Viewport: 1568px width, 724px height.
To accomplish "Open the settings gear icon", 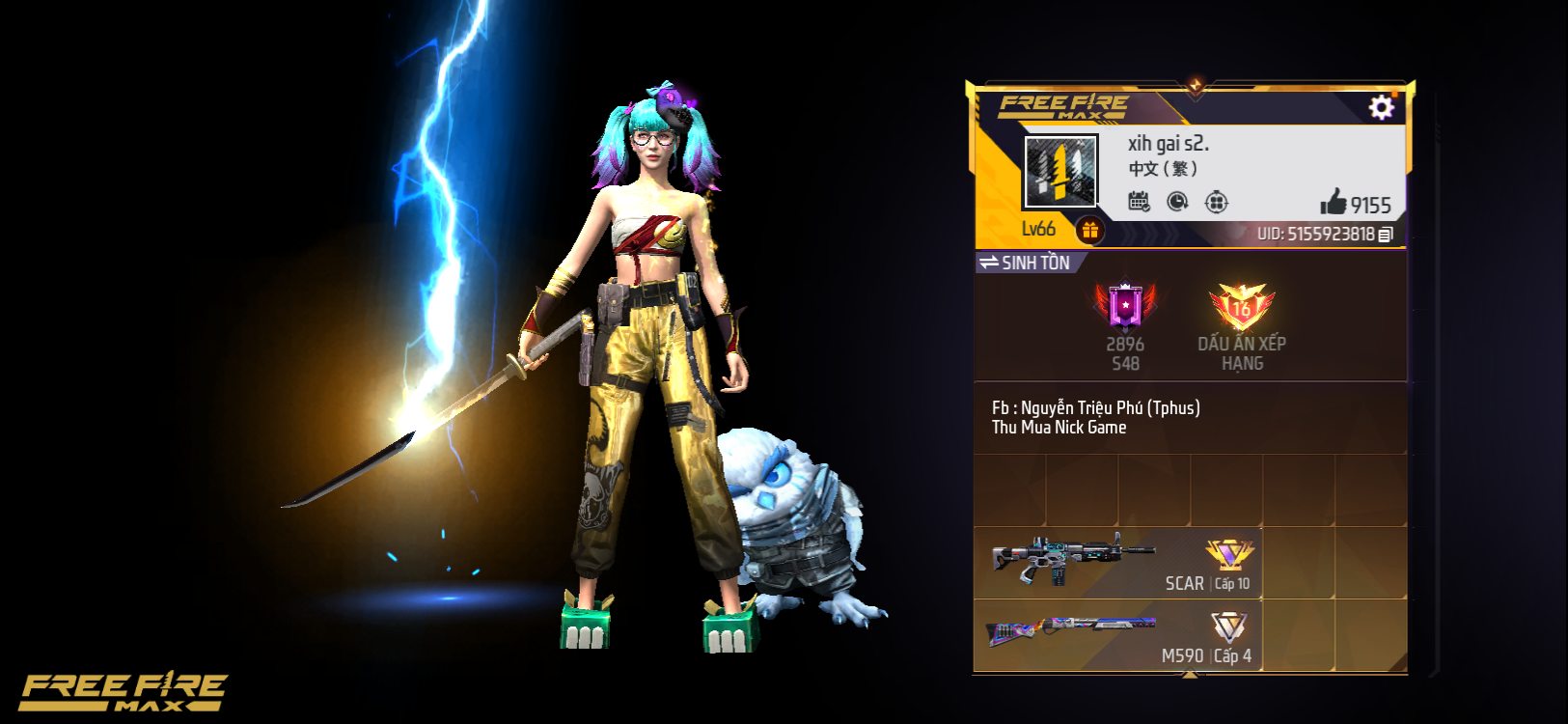I will (x=1382, y=108).
